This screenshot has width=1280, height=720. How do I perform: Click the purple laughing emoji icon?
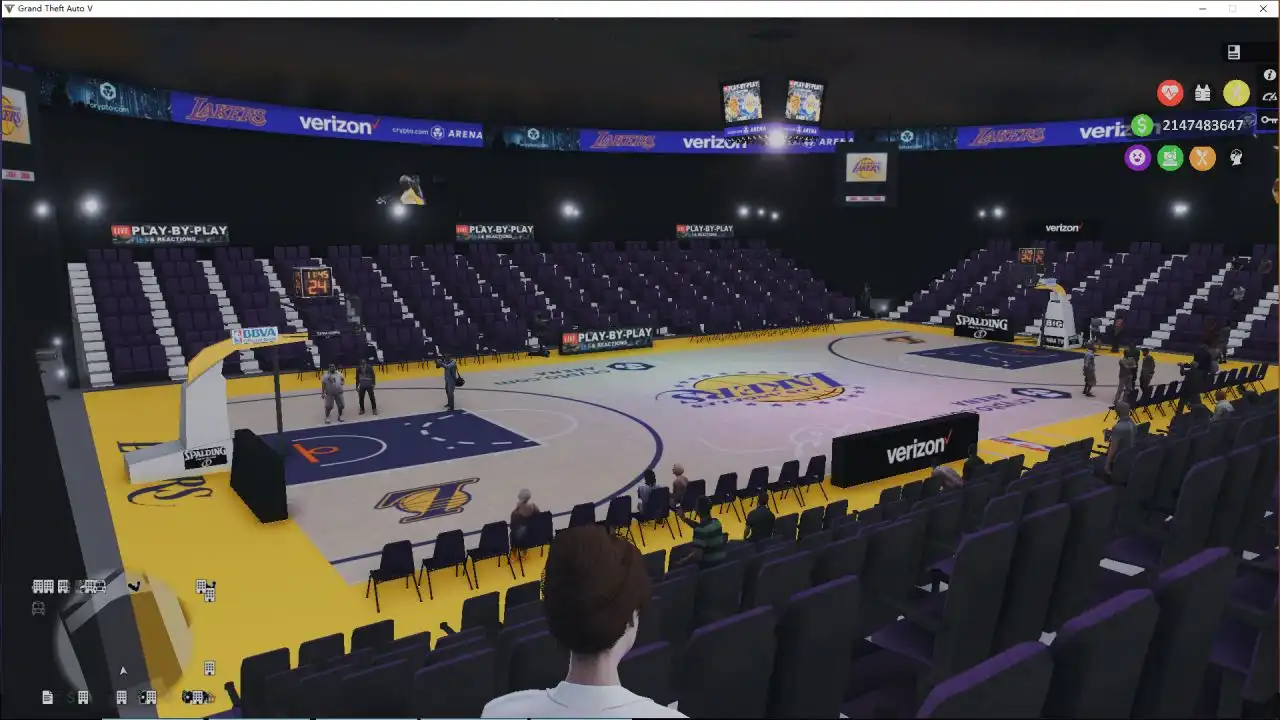click(1138, 157)
